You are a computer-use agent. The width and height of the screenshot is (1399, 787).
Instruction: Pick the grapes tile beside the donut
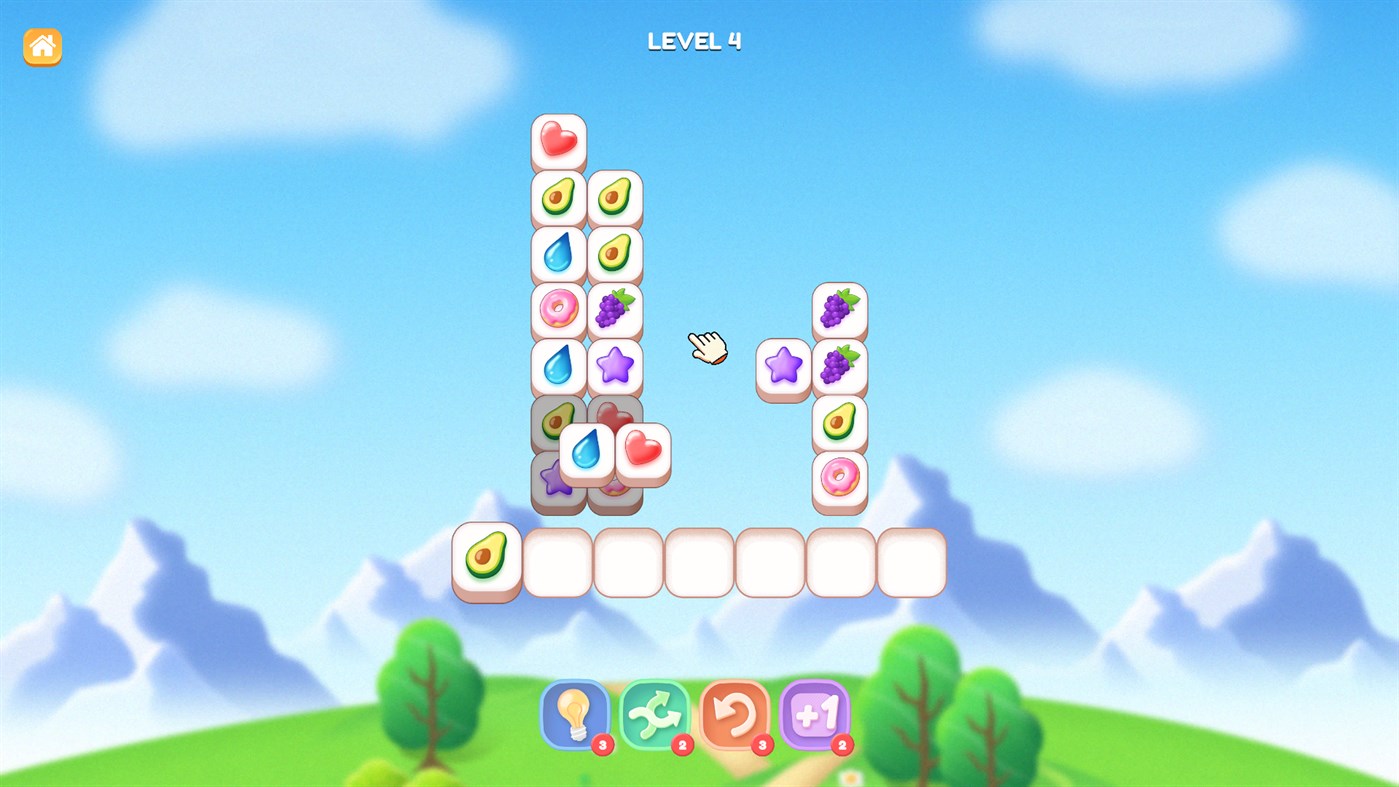(615, 310)
